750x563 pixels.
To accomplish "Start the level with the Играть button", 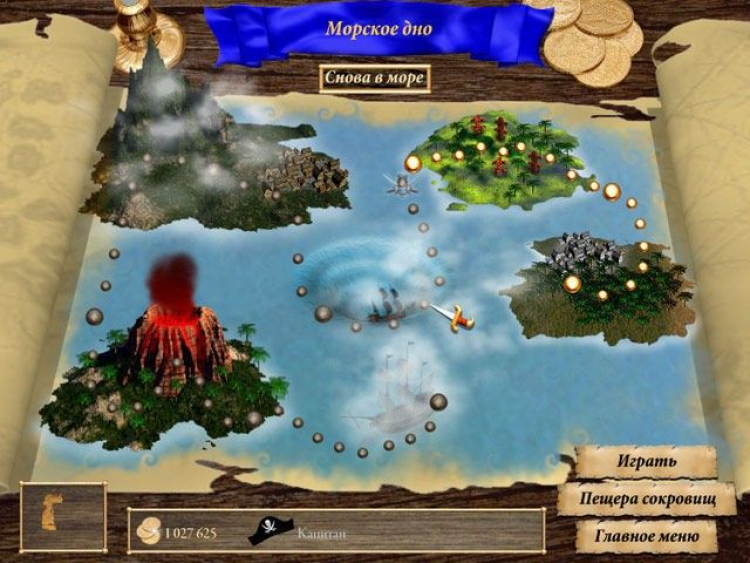I will point(646,462).
